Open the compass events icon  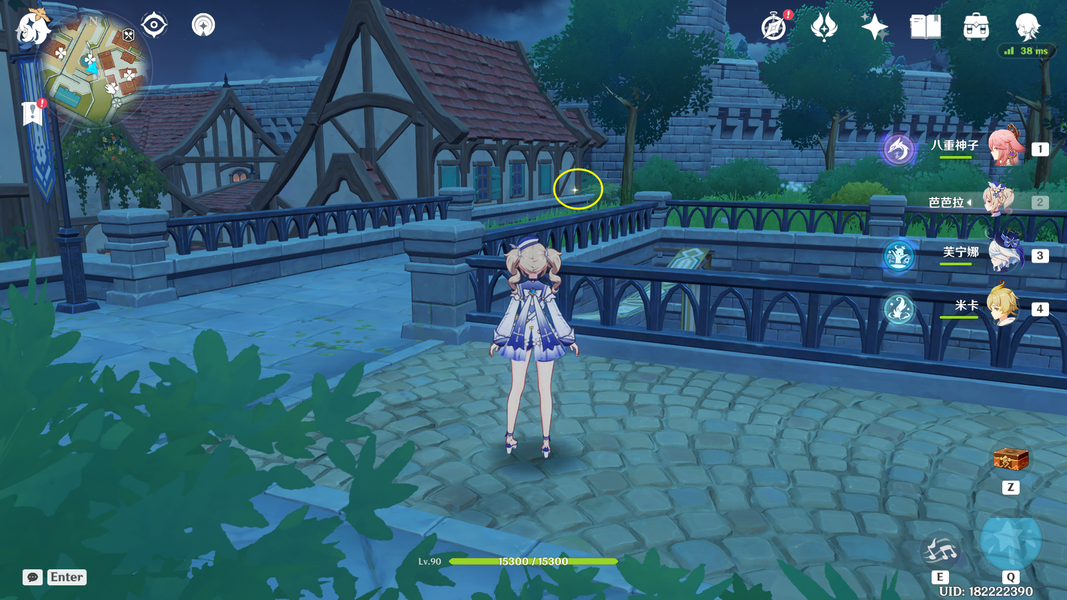pos(773,27)
